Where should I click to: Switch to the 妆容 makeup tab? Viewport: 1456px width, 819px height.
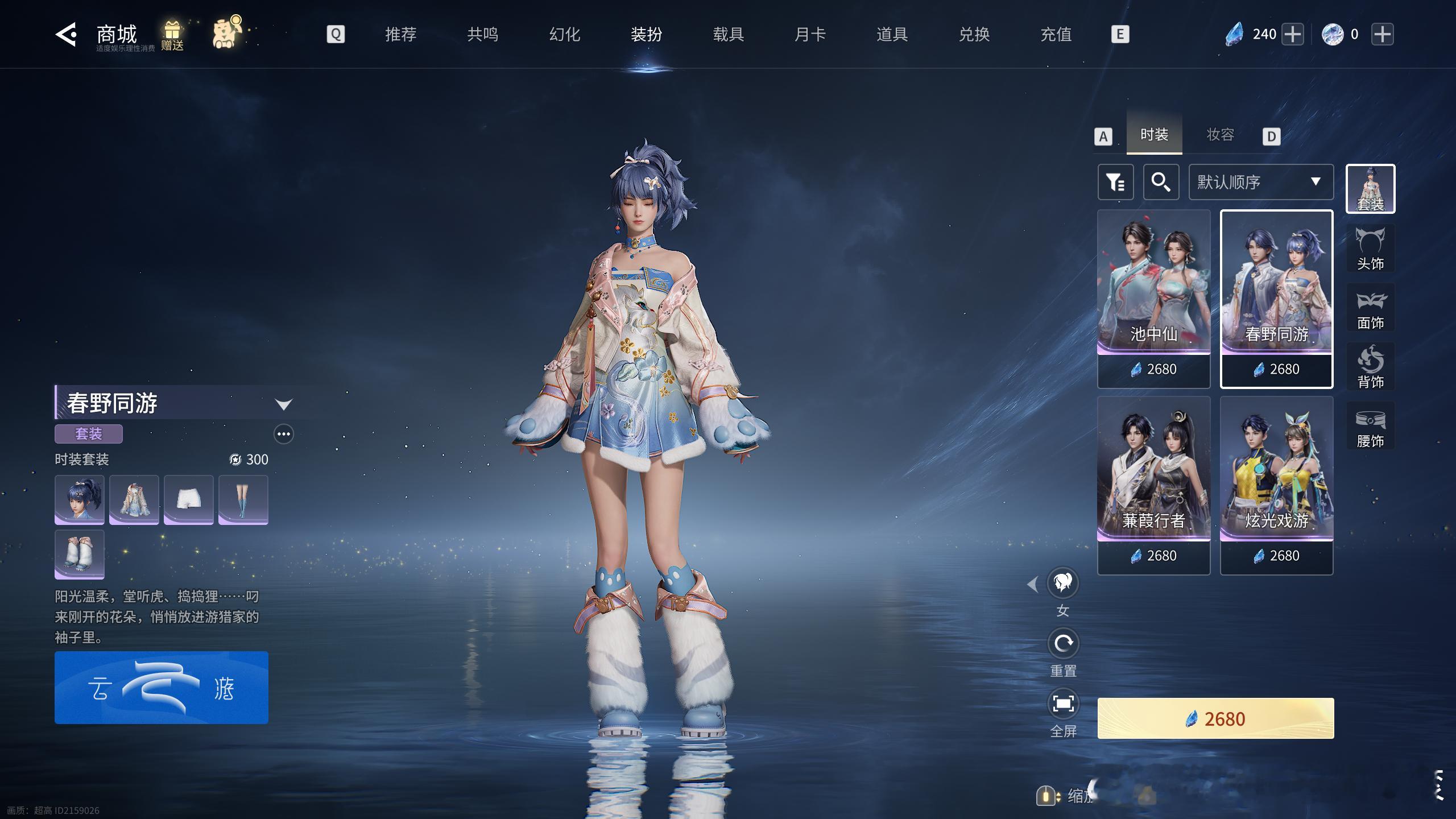coord(1221,135)
